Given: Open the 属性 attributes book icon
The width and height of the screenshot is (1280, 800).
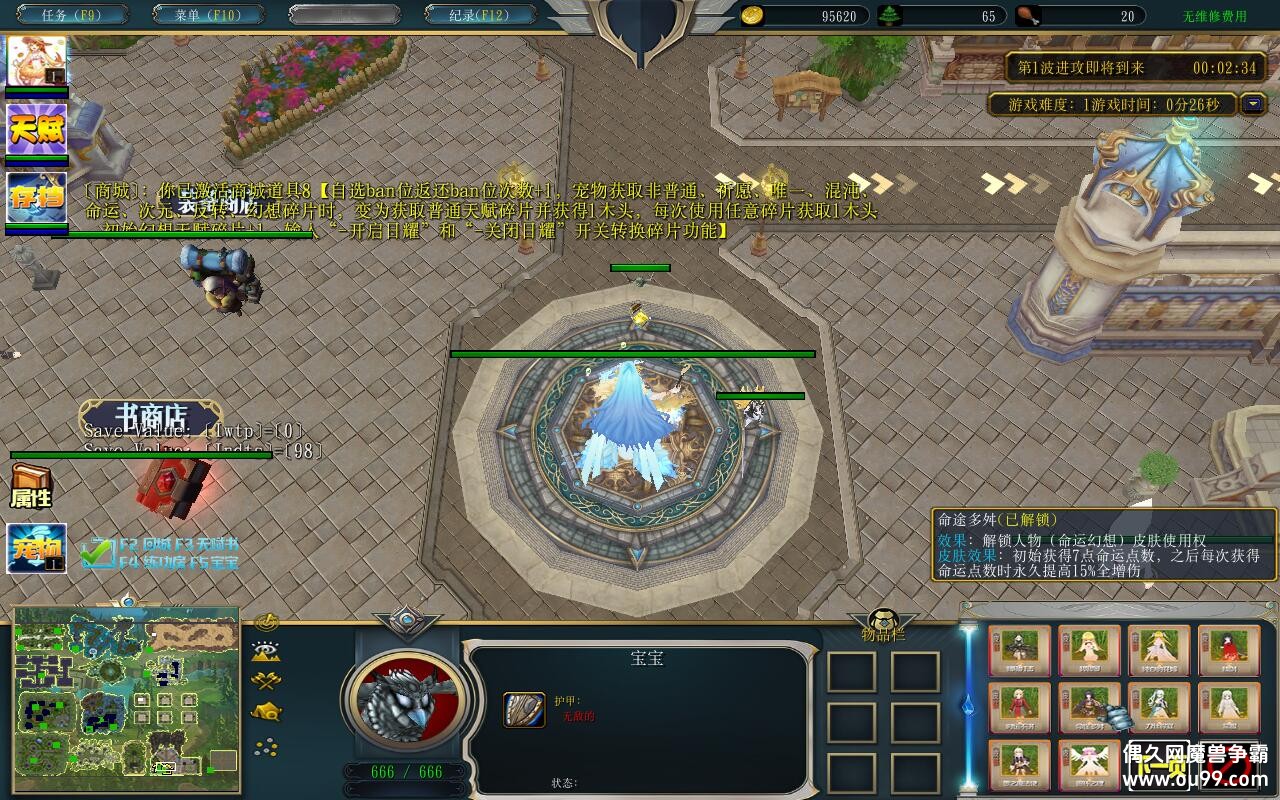Looking at the screenshot, I should click(31, 487).
